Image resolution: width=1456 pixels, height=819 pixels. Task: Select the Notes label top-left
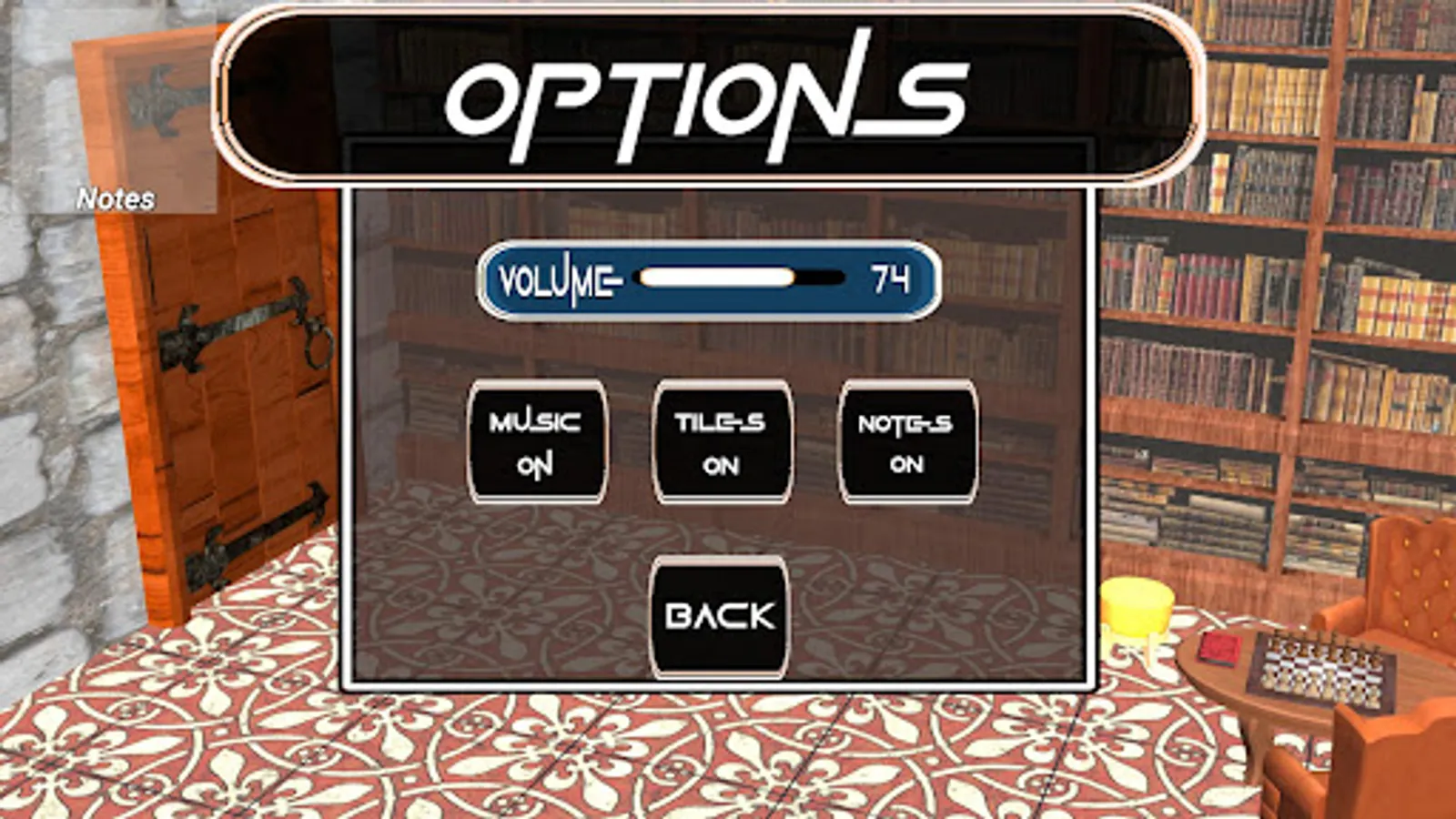point(116,195)
